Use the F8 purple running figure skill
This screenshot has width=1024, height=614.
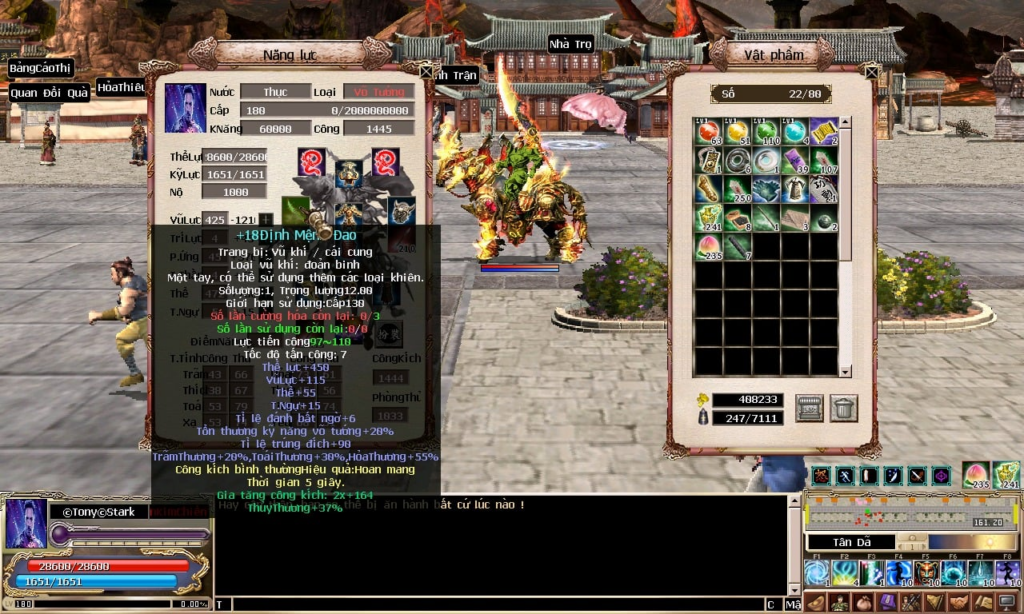(1008, 574)
